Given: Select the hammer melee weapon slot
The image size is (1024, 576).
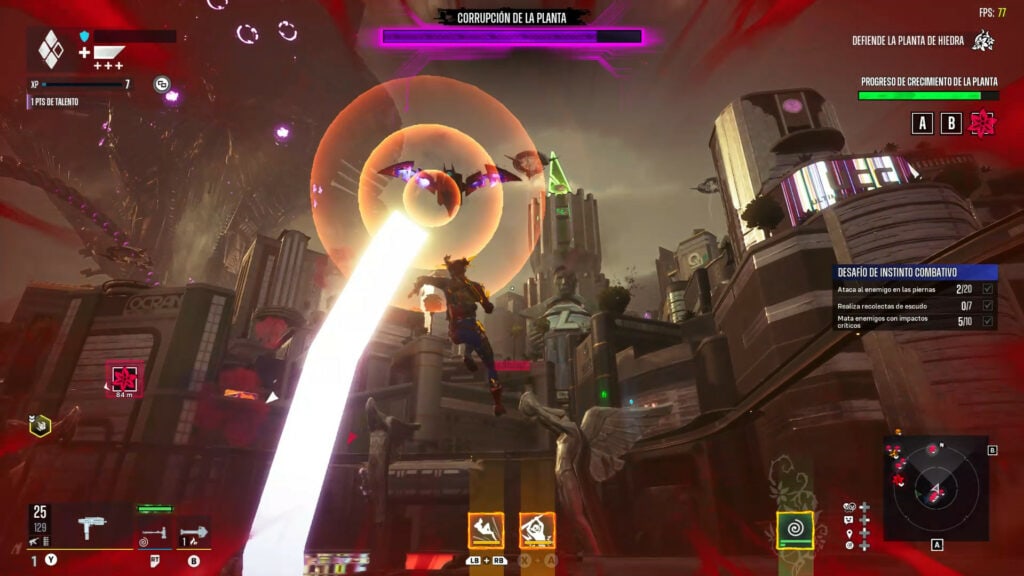Looking at the screenshot, I should tap(153, 532).
